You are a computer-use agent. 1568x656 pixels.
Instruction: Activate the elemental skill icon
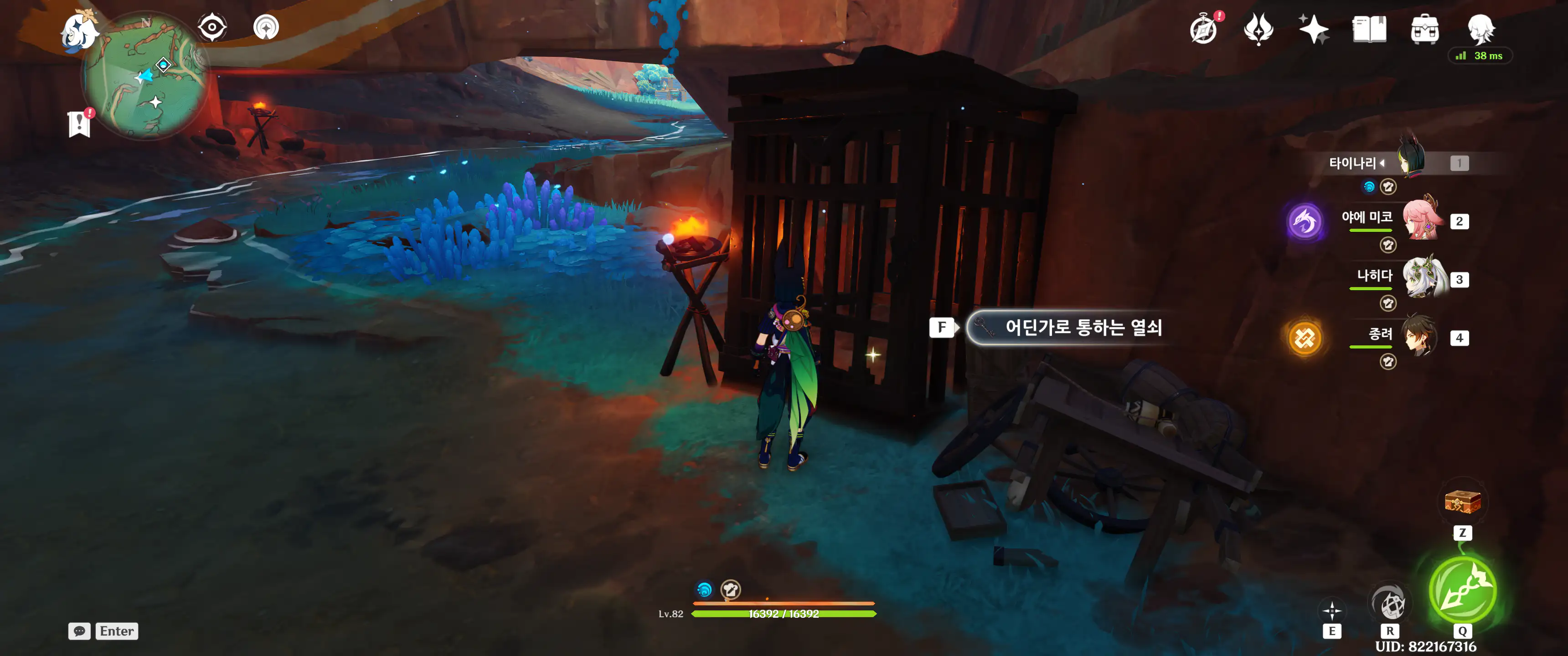[x=1332, y=610]
